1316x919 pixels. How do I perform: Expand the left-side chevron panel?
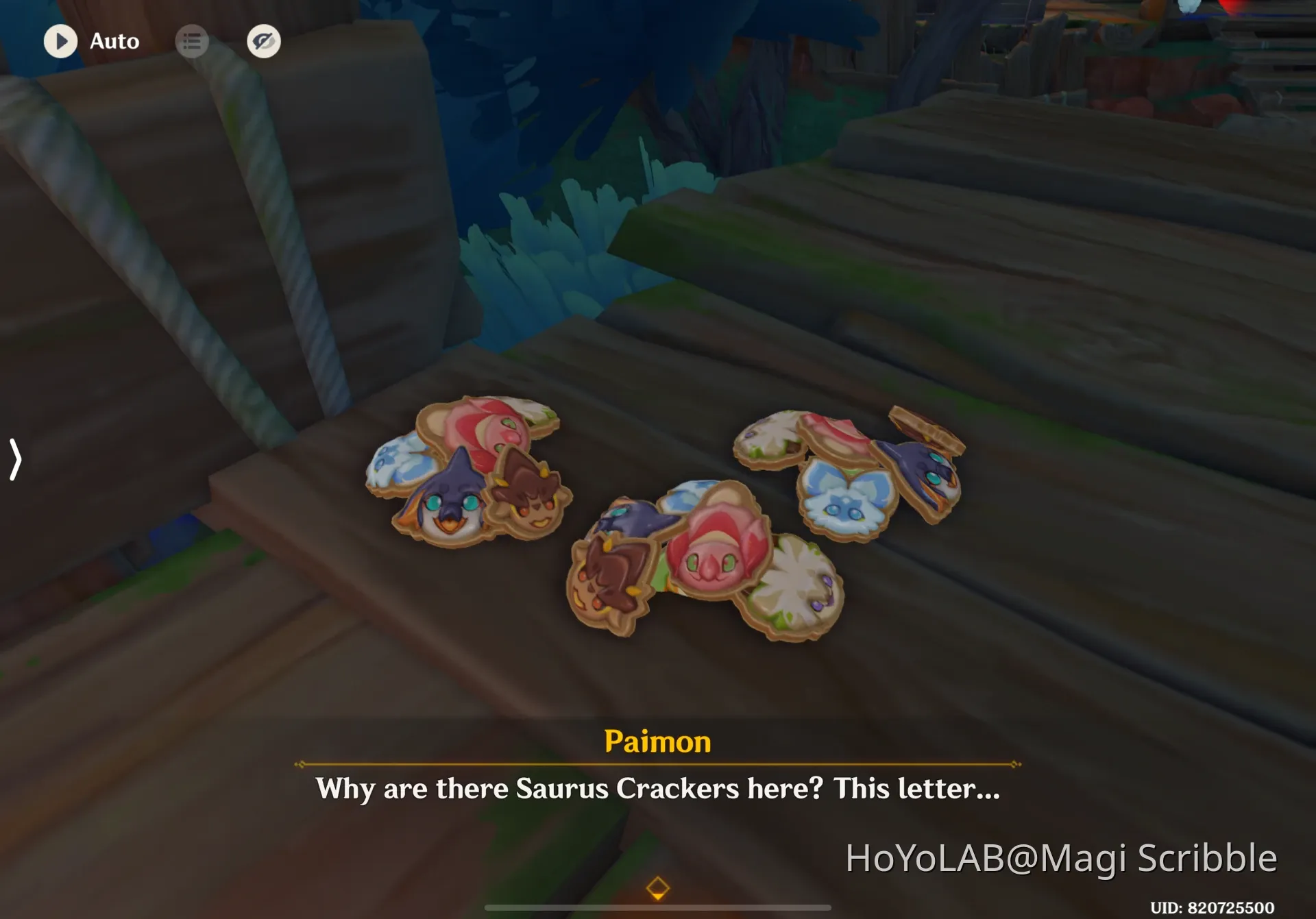coord(14,461)
